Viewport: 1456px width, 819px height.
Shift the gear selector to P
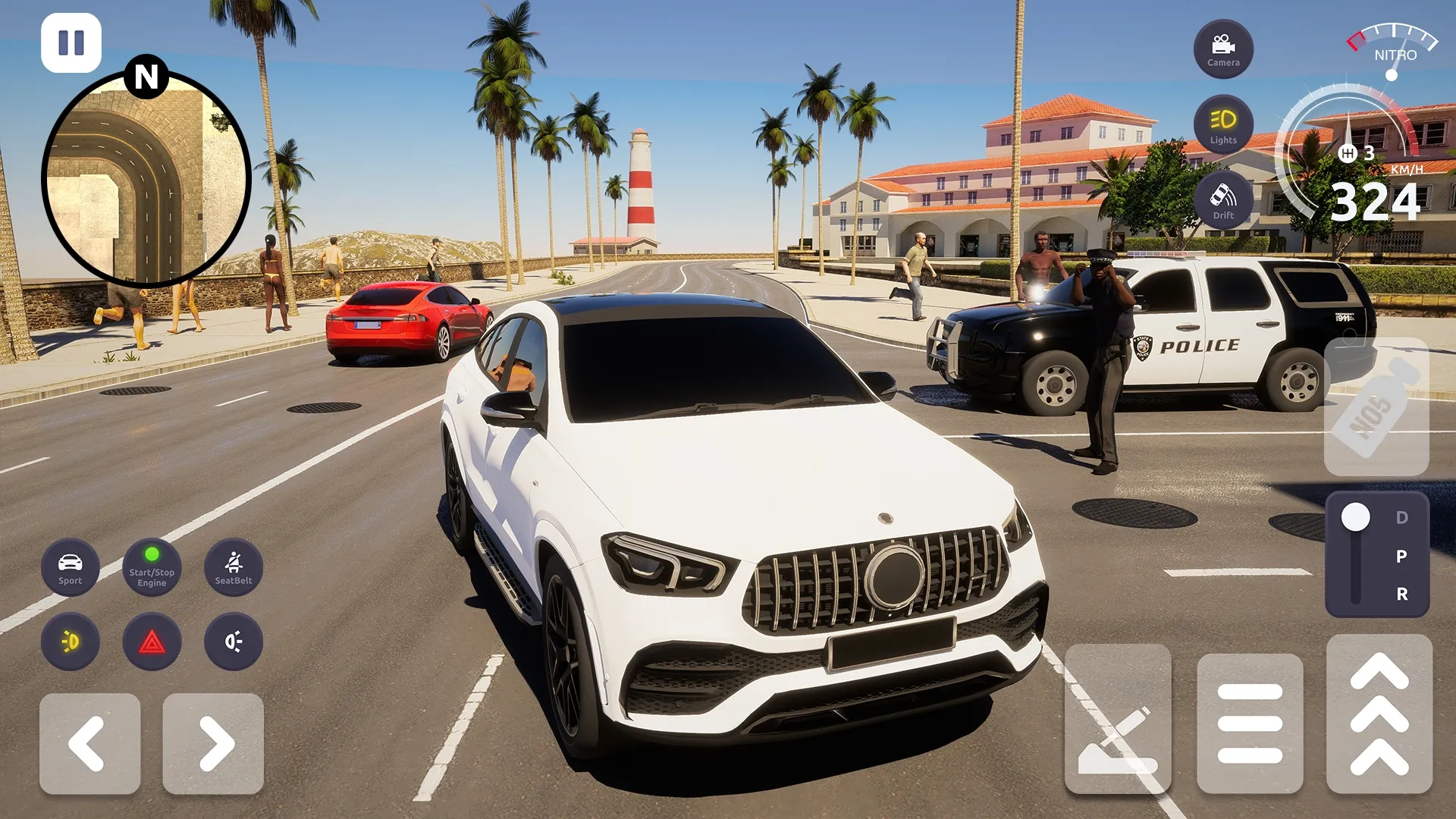pos(1401,556)
